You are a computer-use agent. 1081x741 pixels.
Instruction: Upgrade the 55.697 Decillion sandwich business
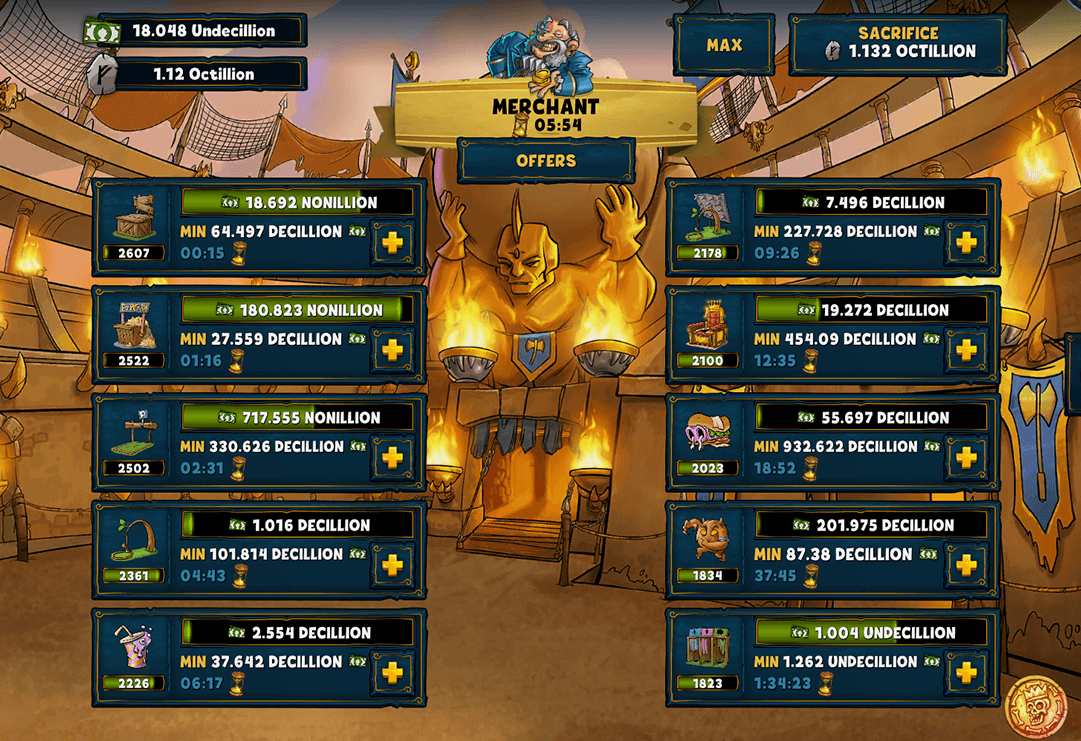[965, 458]
